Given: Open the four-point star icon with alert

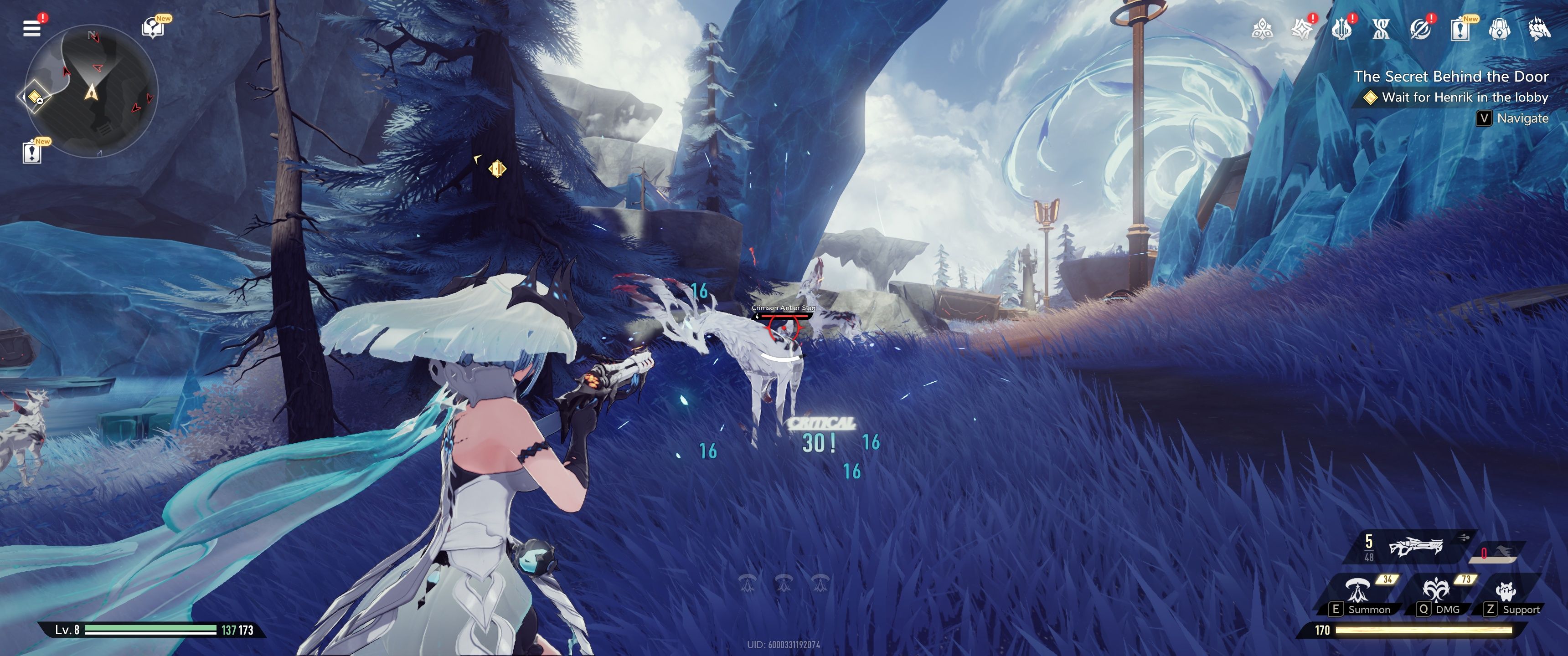Looking at the screenshot, I should pyautogui.click(x=1301, y=29).
